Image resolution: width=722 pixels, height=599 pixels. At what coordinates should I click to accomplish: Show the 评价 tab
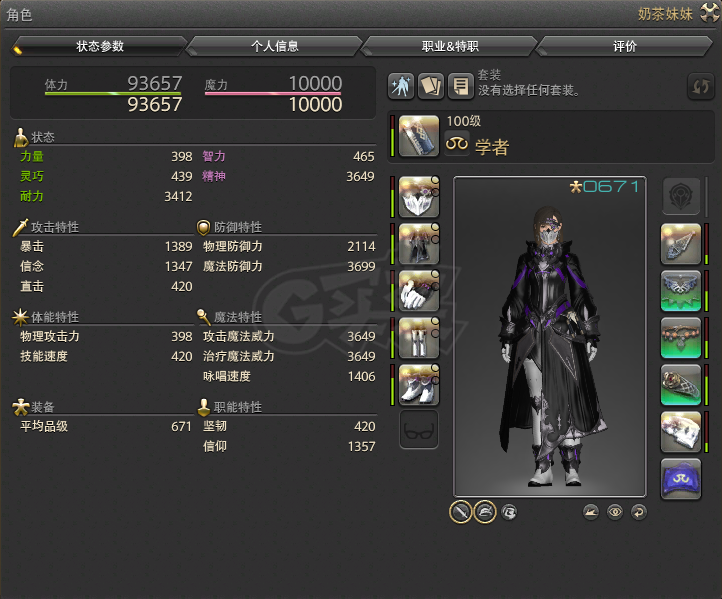624,46
